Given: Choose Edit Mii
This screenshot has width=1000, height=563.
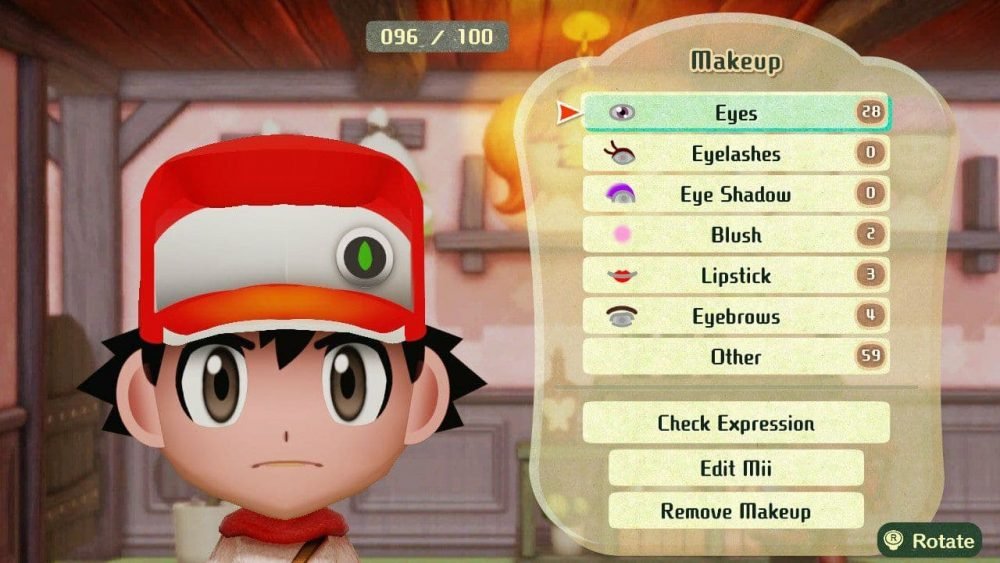Looking at the screenshot, I should (736, 468).
